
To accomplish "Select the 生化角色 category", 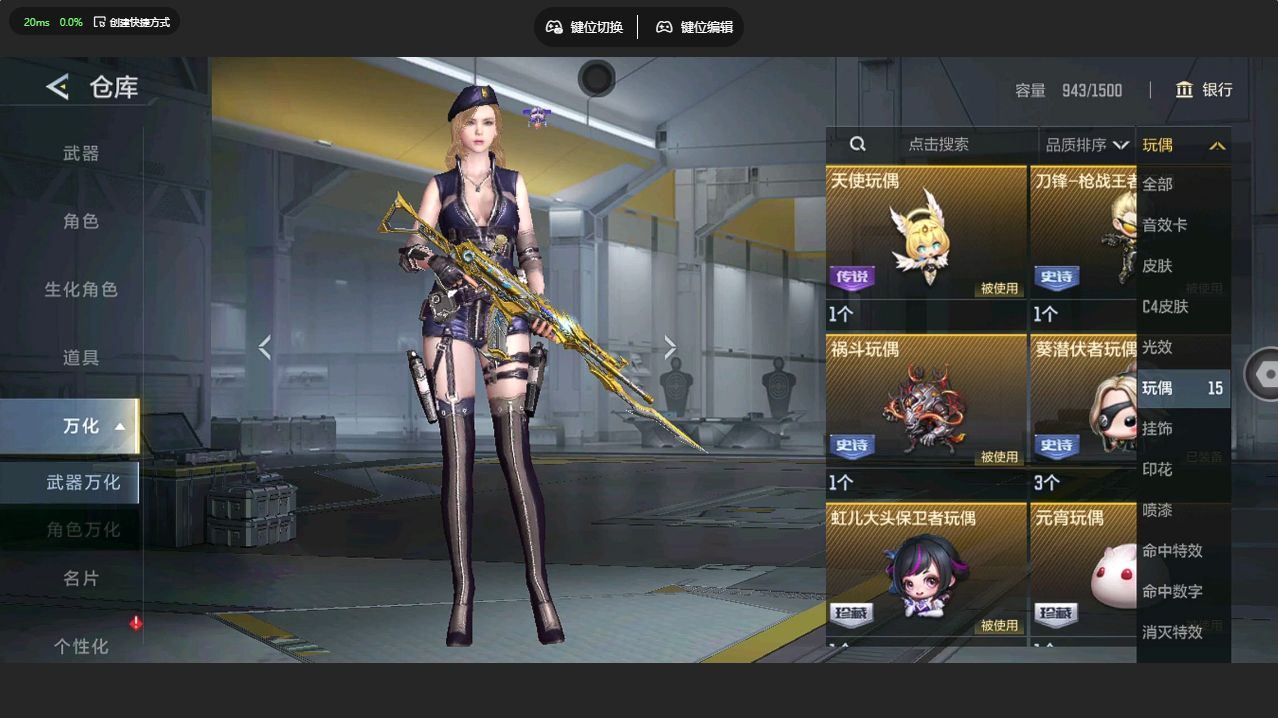I will (81, 289).
